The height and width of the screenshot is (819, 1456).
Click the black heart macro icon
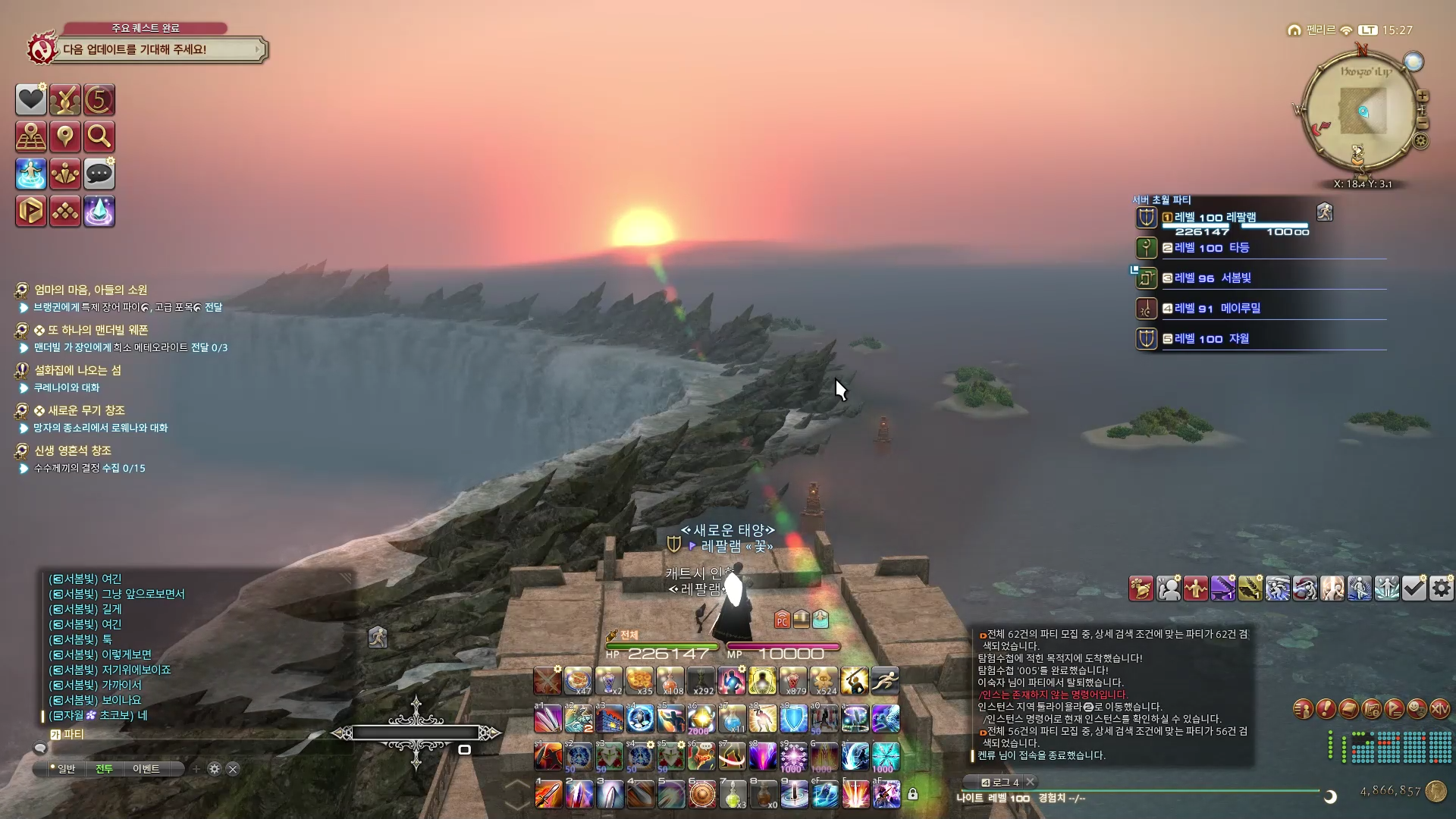point(31,100)
